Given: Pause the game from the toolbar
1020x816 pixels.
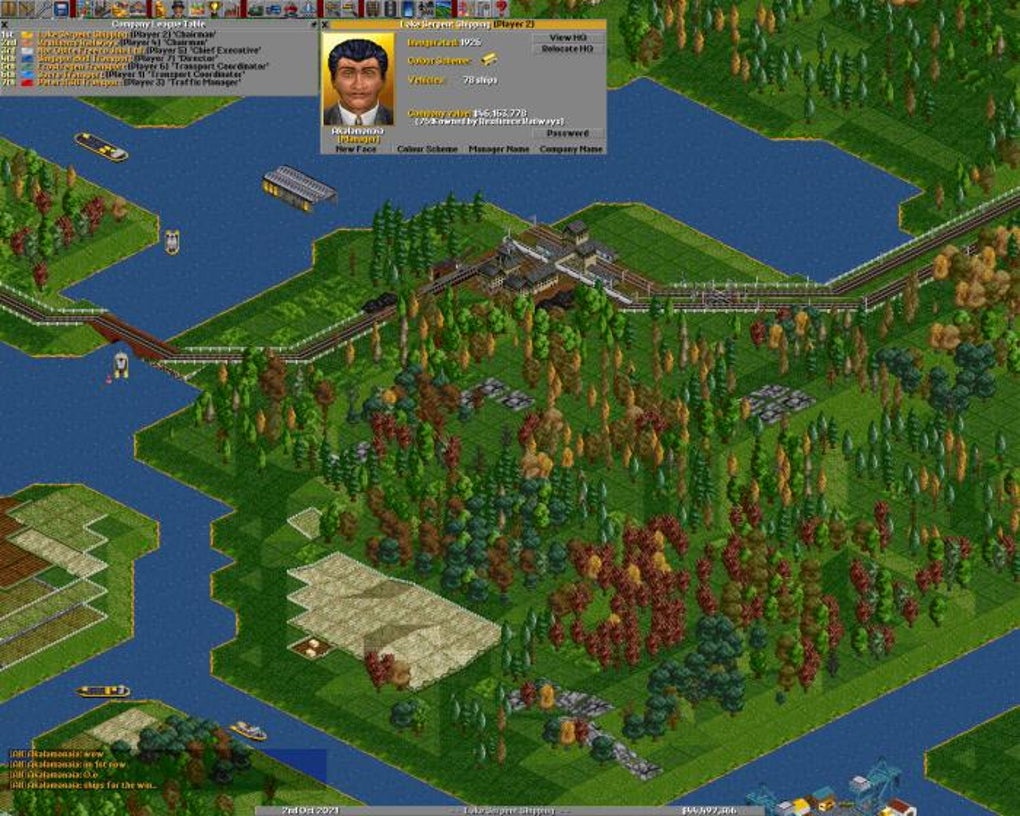Looking at the screenshot, I should pos(8,9).
